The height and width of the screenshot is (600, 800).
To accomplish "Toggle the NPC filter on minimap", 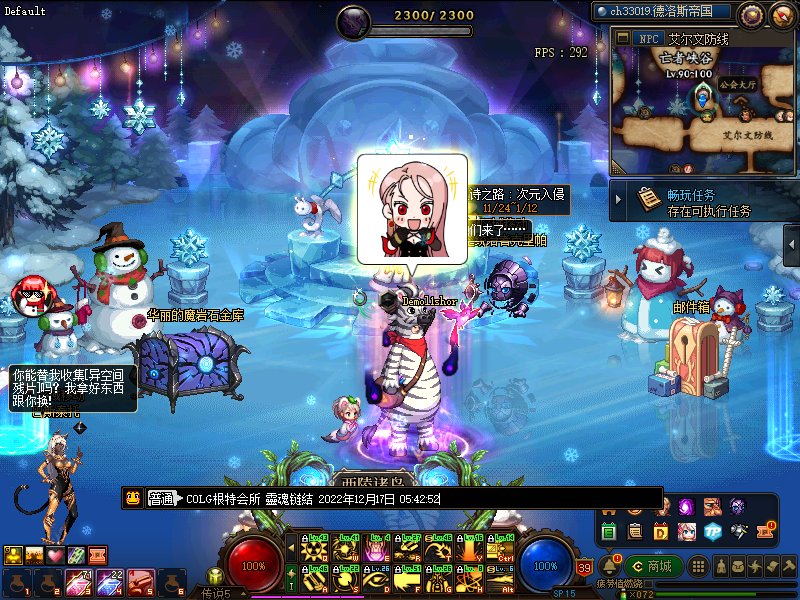I will pos(648,38).
